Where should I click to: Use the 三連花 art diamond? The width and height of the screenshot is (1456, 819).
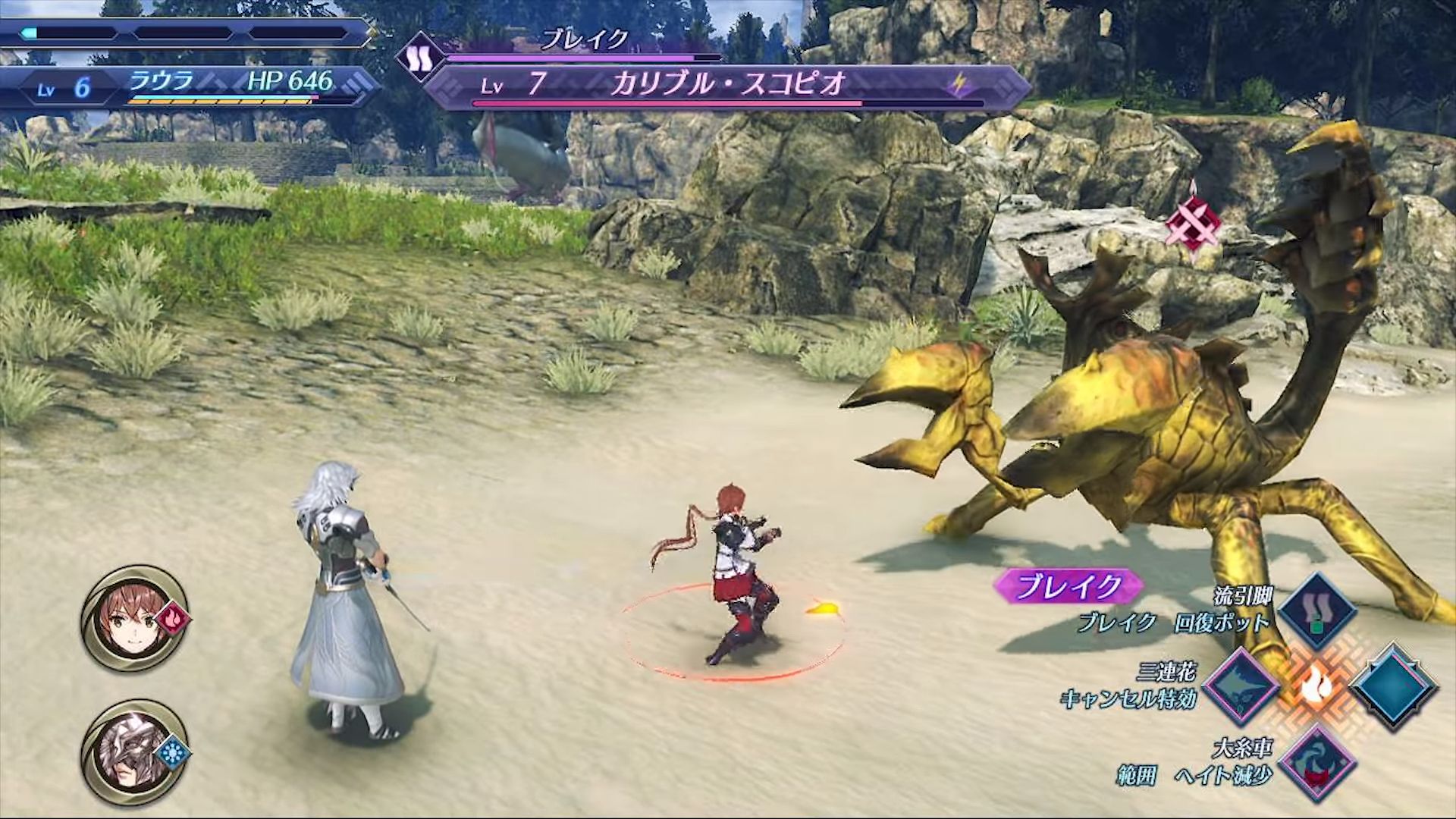(1239, 687)
